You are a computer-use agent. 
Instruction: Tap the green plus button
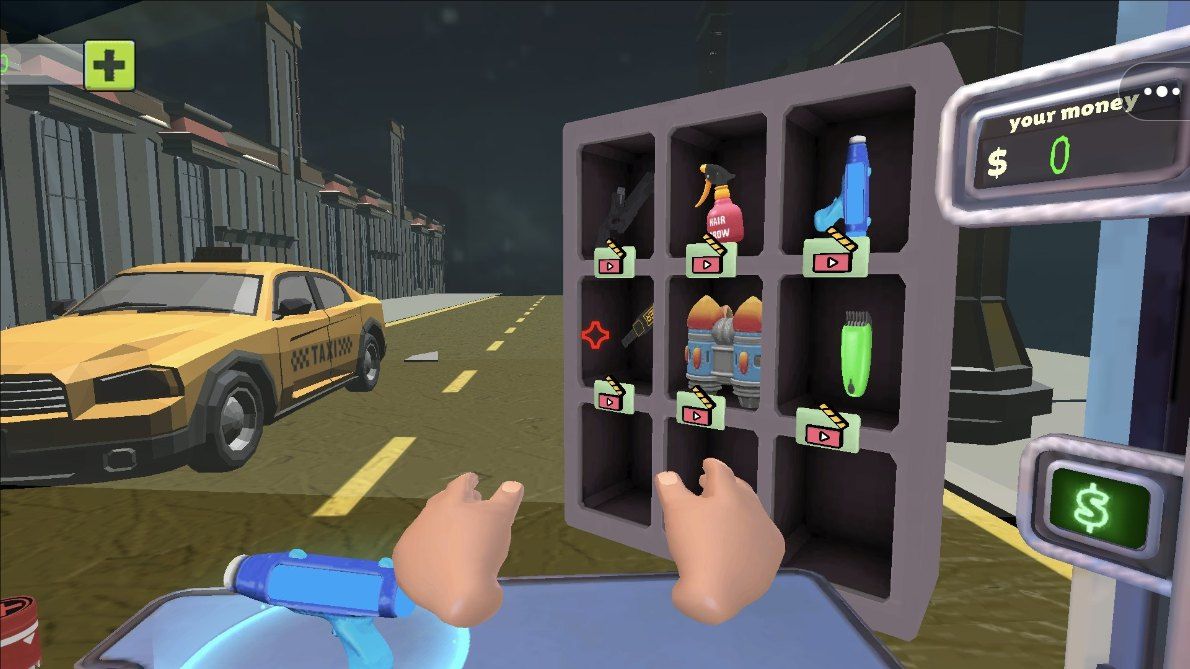click(x=109, y=66)
